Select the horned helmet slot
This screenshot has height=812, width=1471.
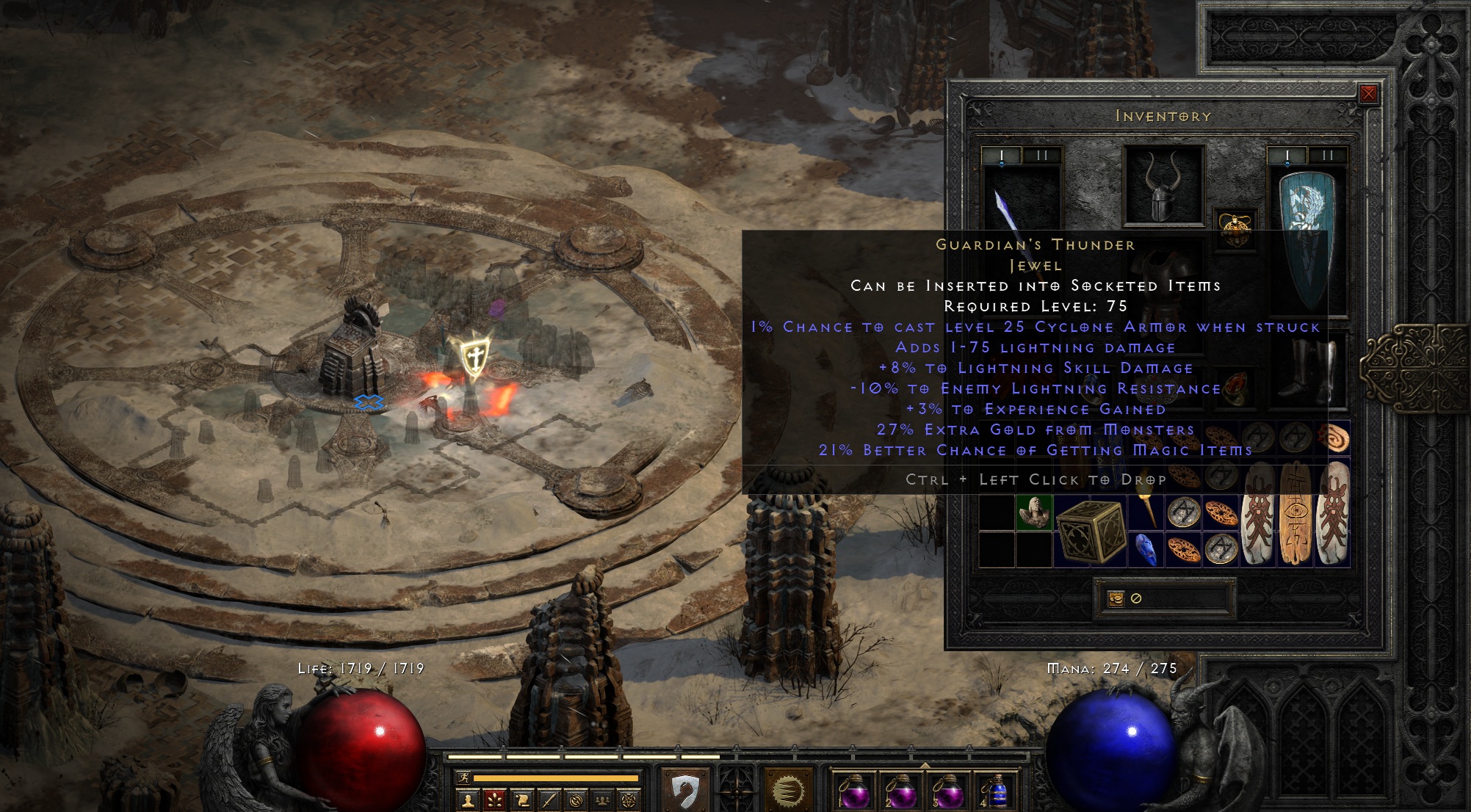[1163, 185]
